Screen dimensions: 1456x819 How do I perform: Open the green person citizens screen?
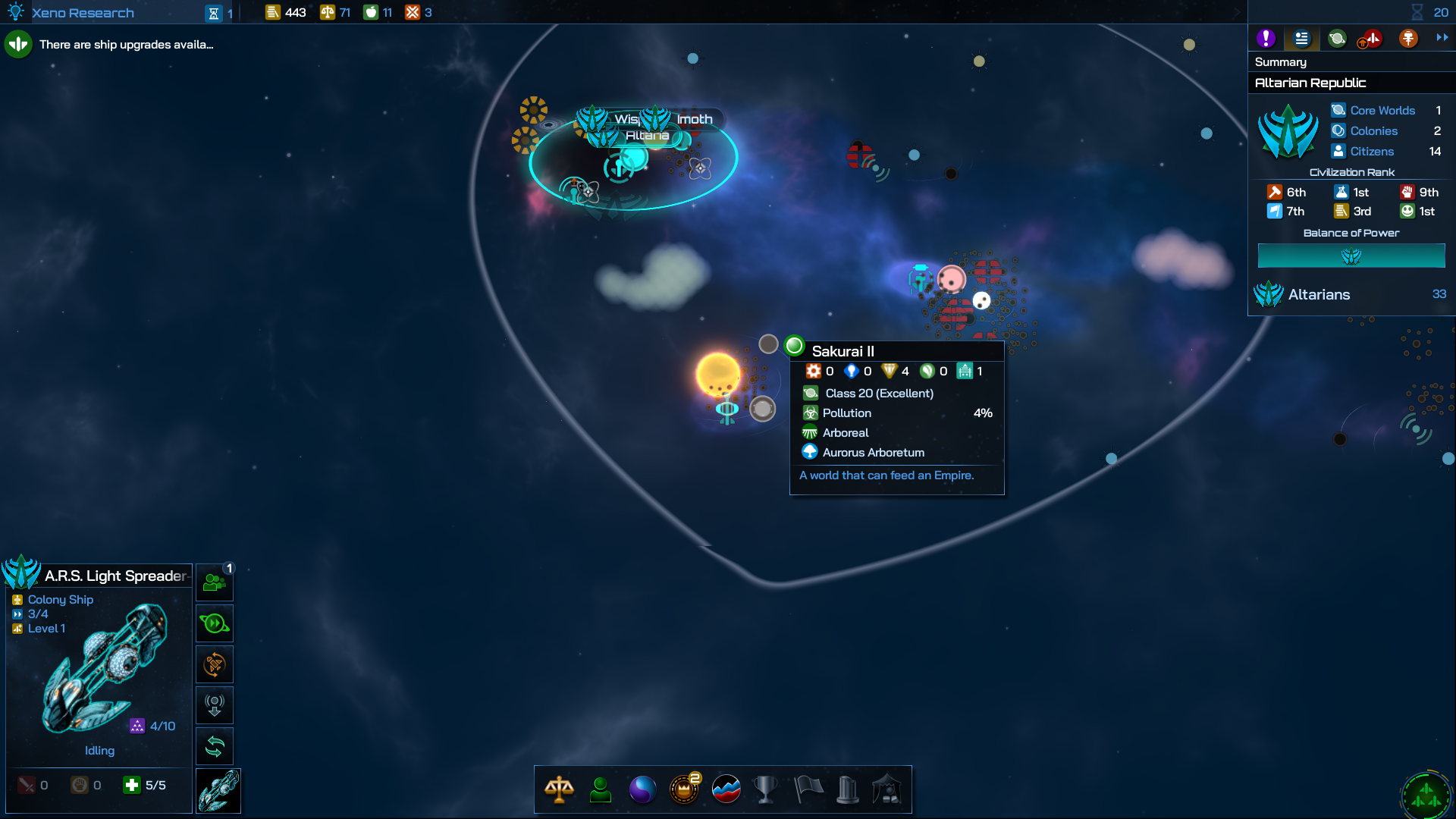pos(601,789)
